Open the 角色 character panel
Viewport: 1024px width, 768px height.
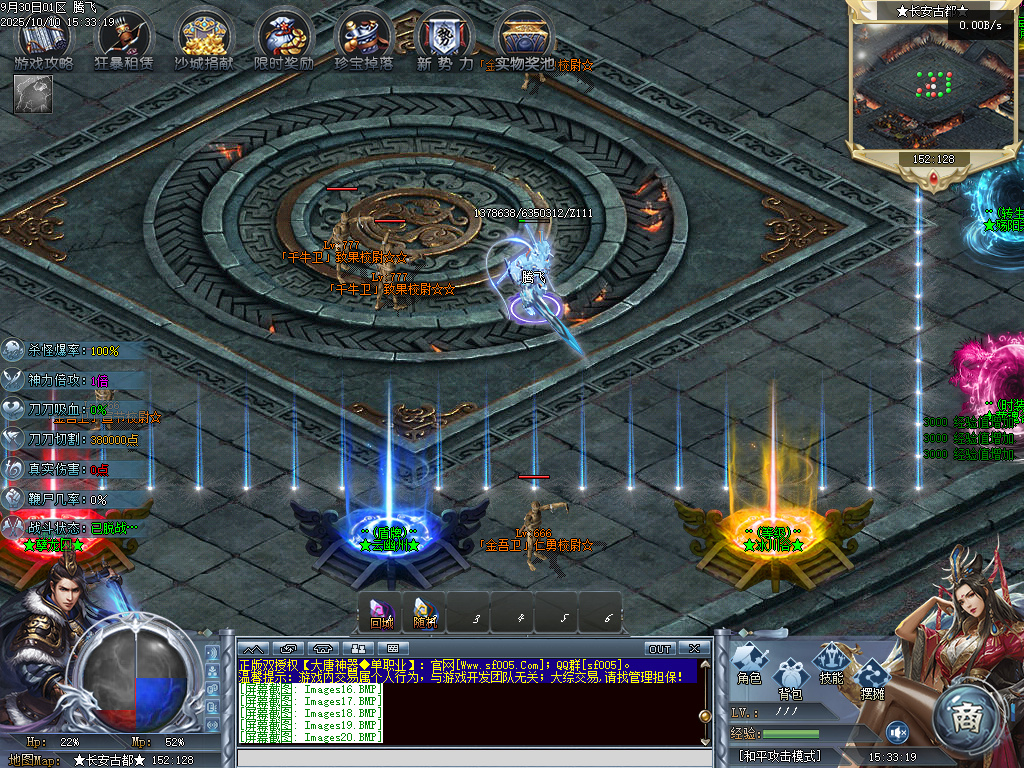coord(749,664)
